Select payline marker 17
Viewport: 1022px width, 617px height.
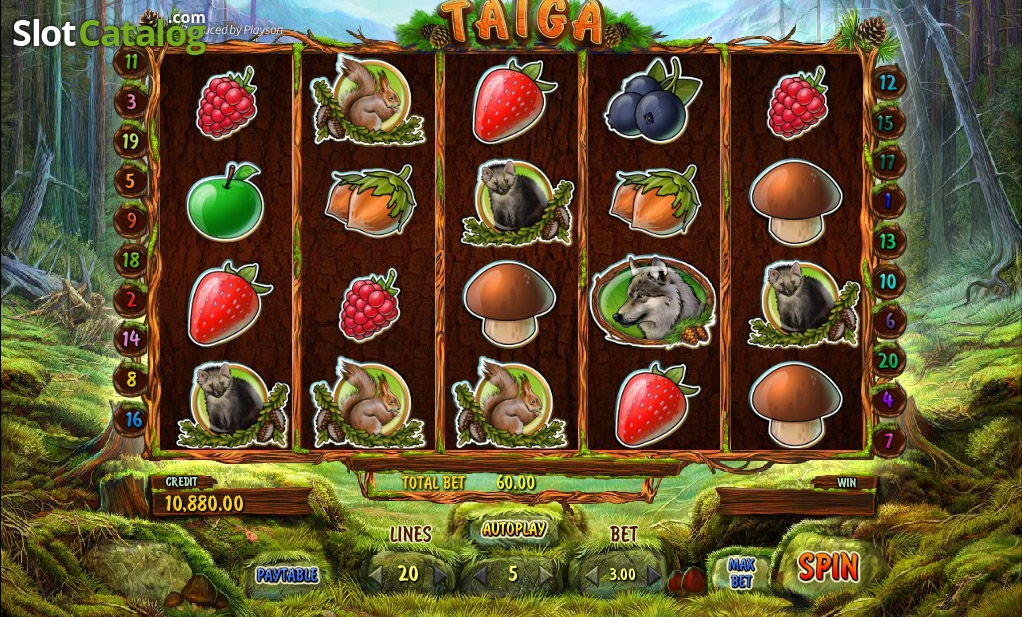pyautogui.click(x=887, y=161)
